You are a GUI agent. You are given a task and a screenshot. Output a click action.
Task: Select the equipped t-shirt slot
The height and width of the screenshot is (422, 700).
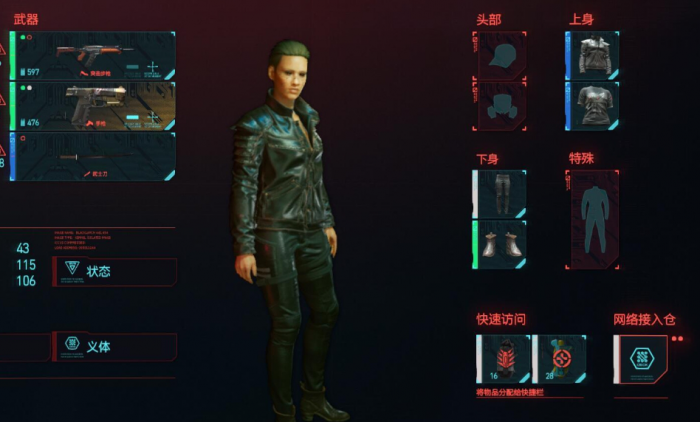(593, 106)
